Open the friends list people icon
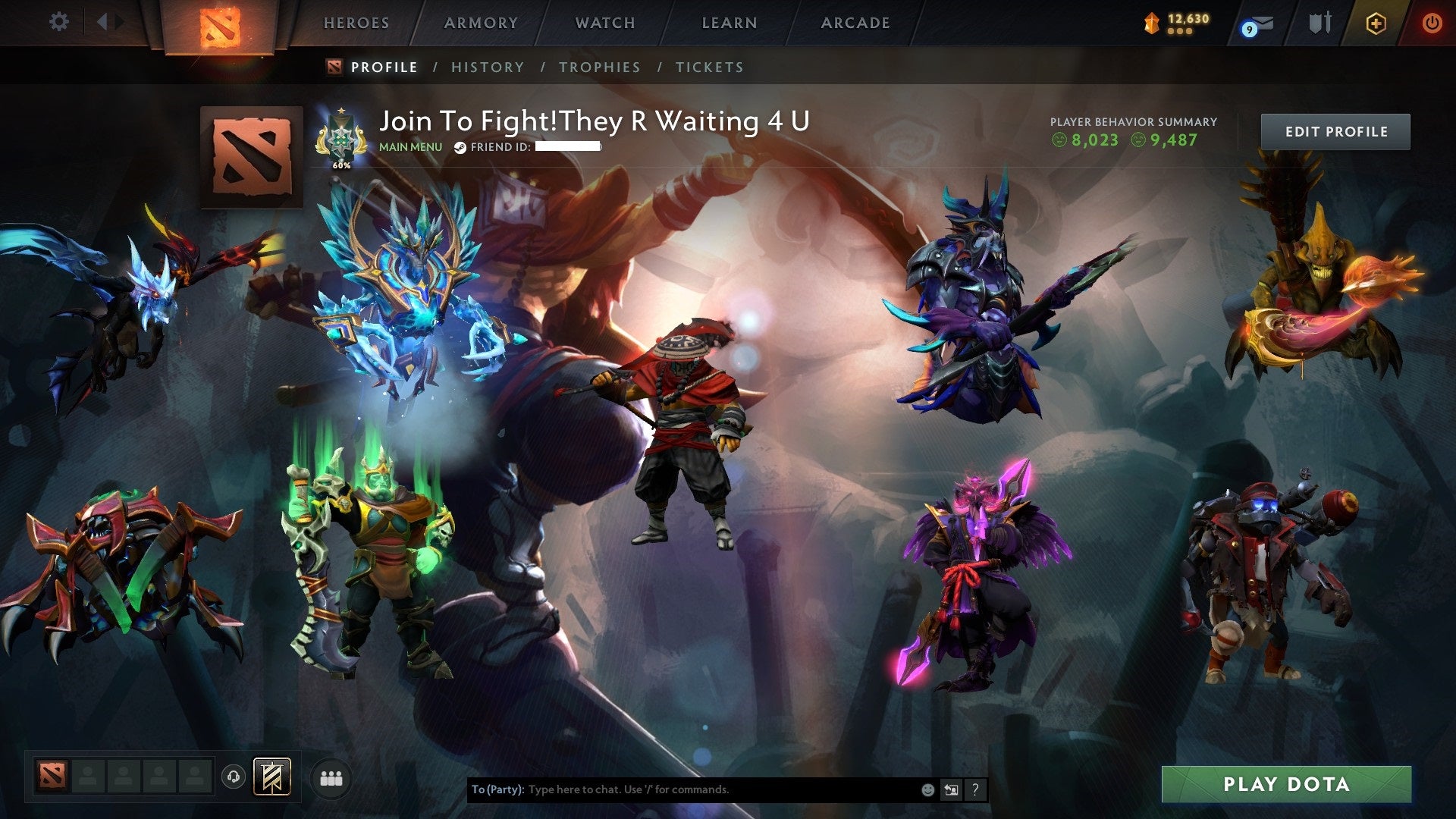 tap(330, 779)
